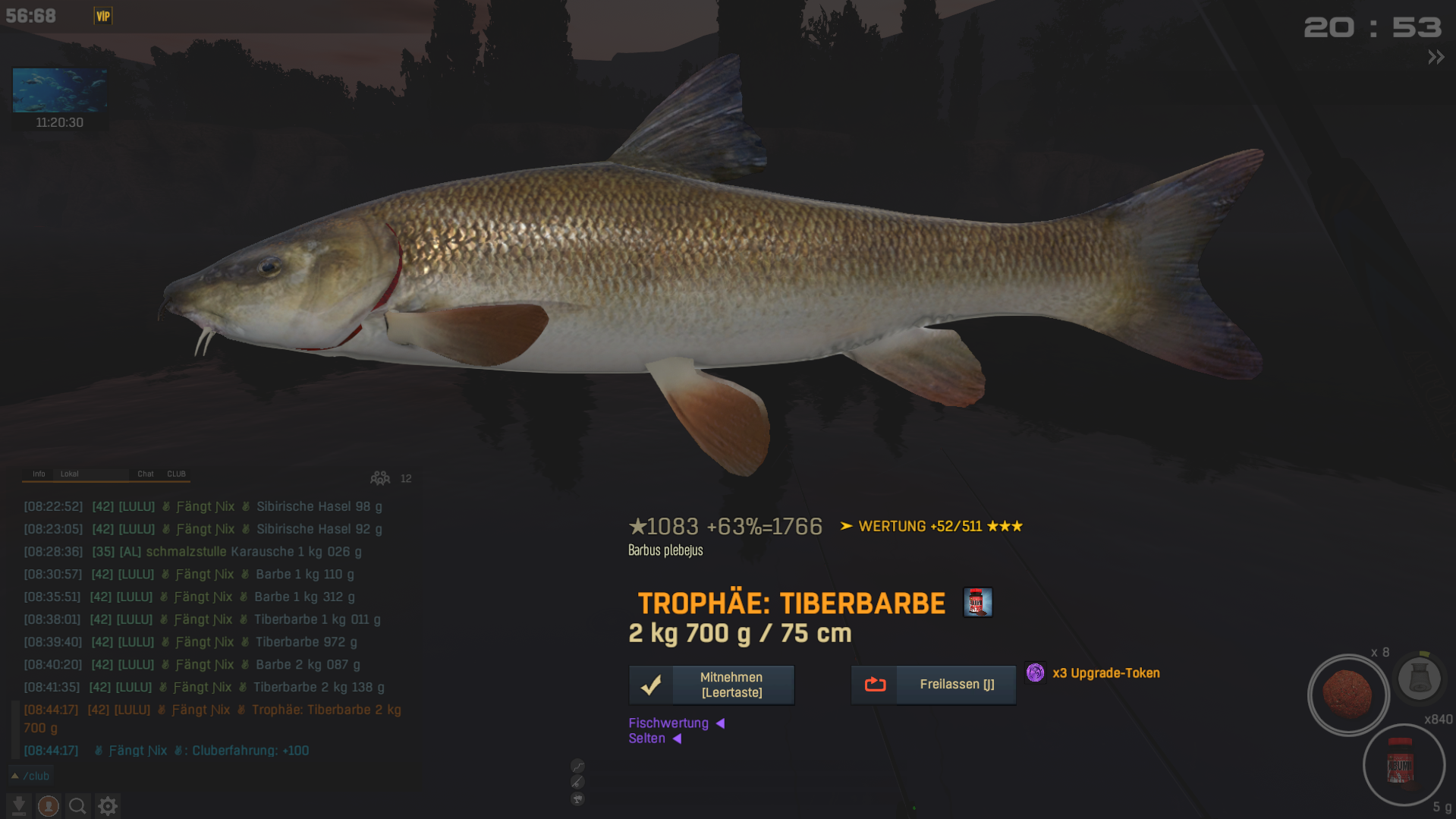Switch to the Lokal chat tab

click(x=70, y=474)
